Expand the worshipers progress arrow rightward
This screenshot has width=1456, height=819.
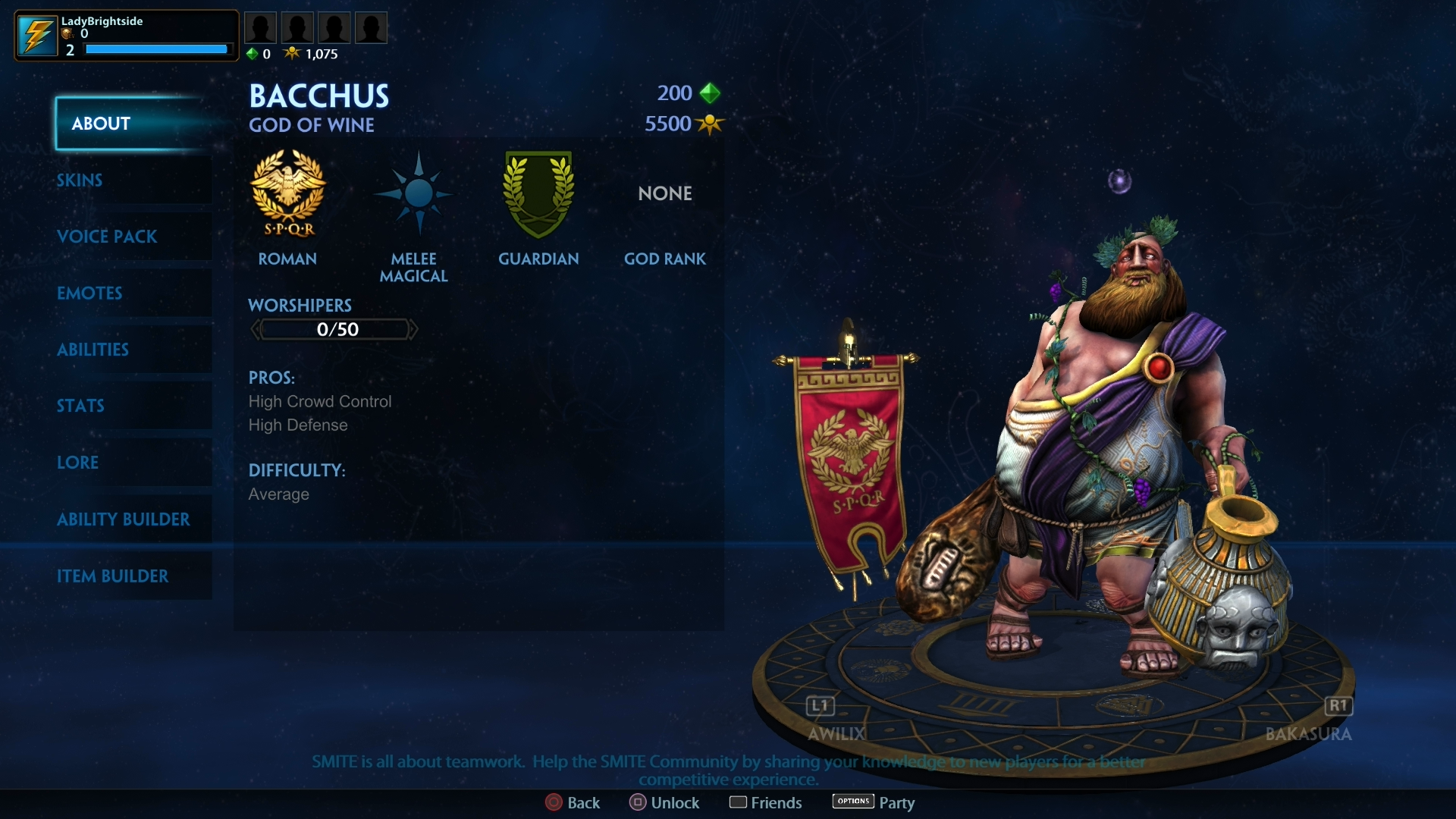pyautogui.click(x=416, y=329)
